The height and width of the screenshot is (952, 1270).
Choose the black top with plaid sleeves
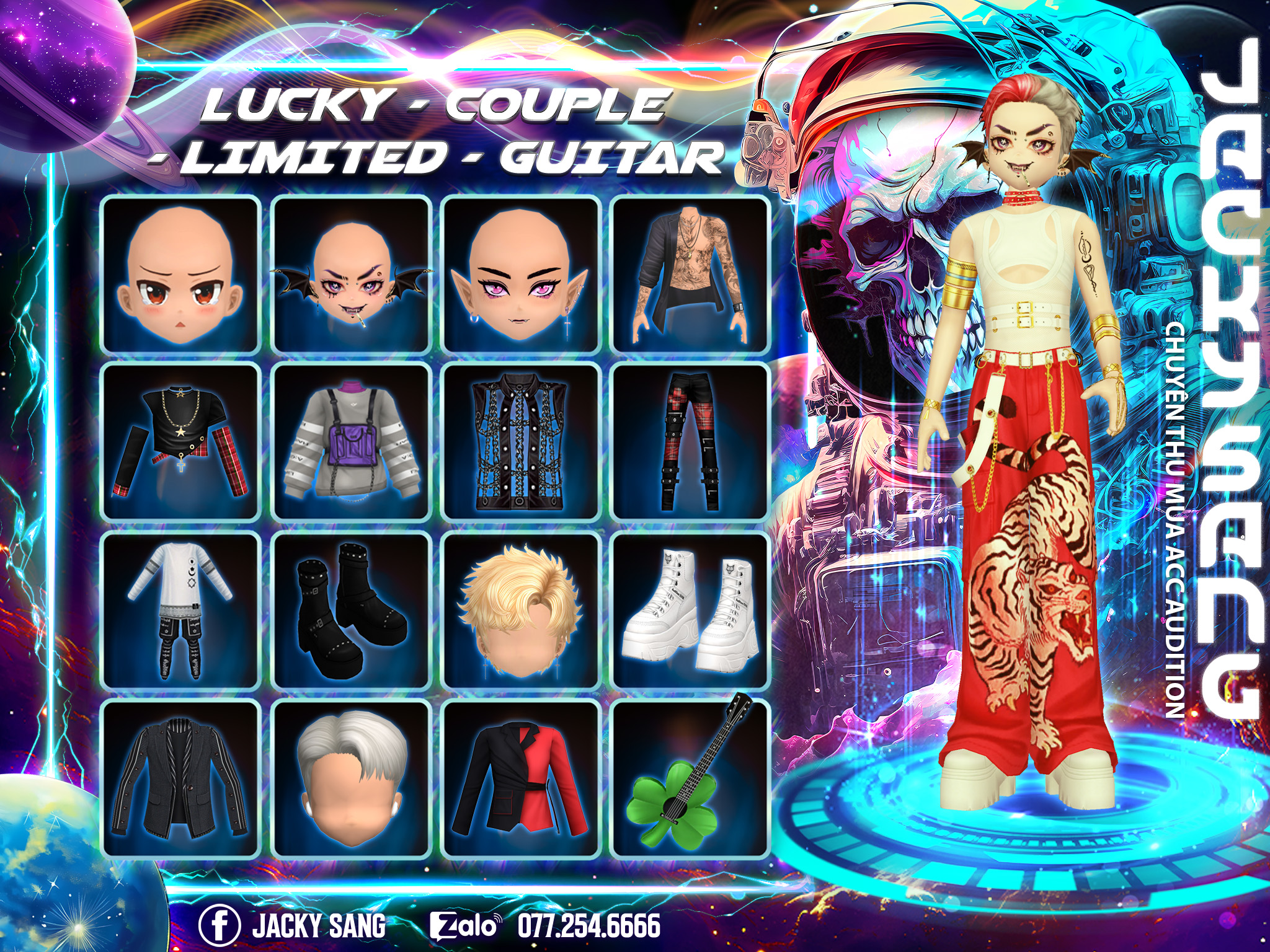point(180,441)
